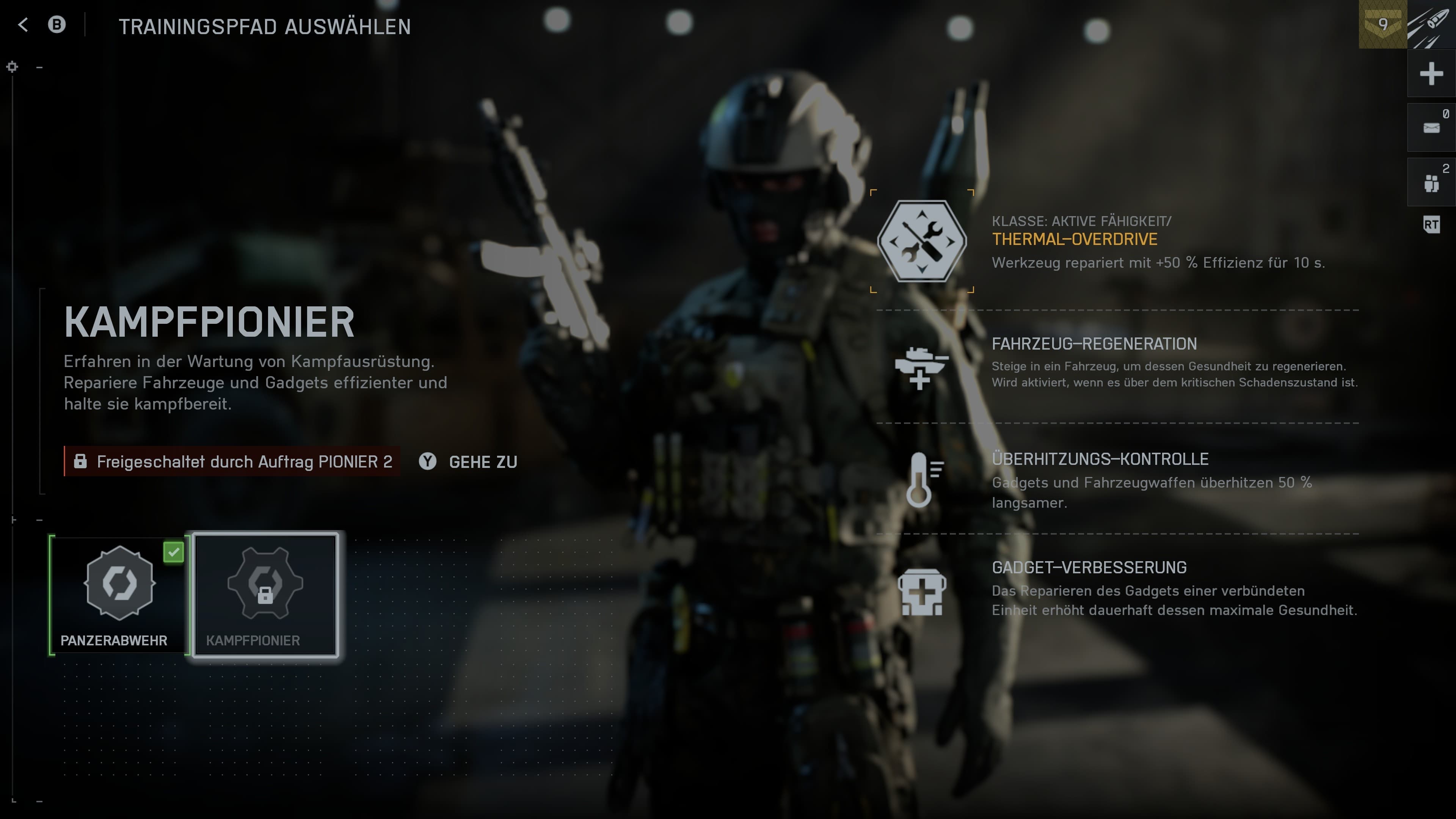This screenshot has width=1456, height=819.
Task: Go back using the arrow icon
Action: (23, 25)
